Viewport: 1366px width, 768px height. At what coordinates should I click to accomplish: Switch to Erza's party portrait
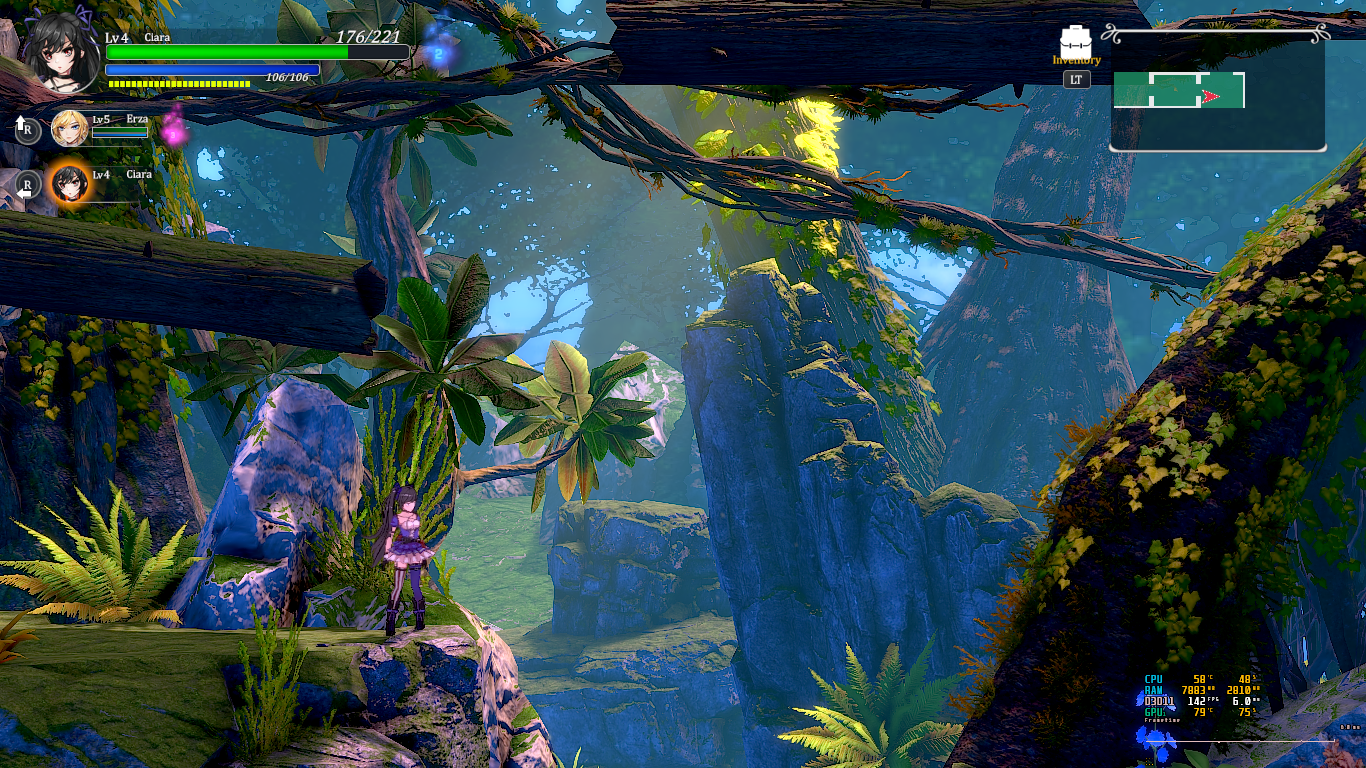[x=69, y=127]
